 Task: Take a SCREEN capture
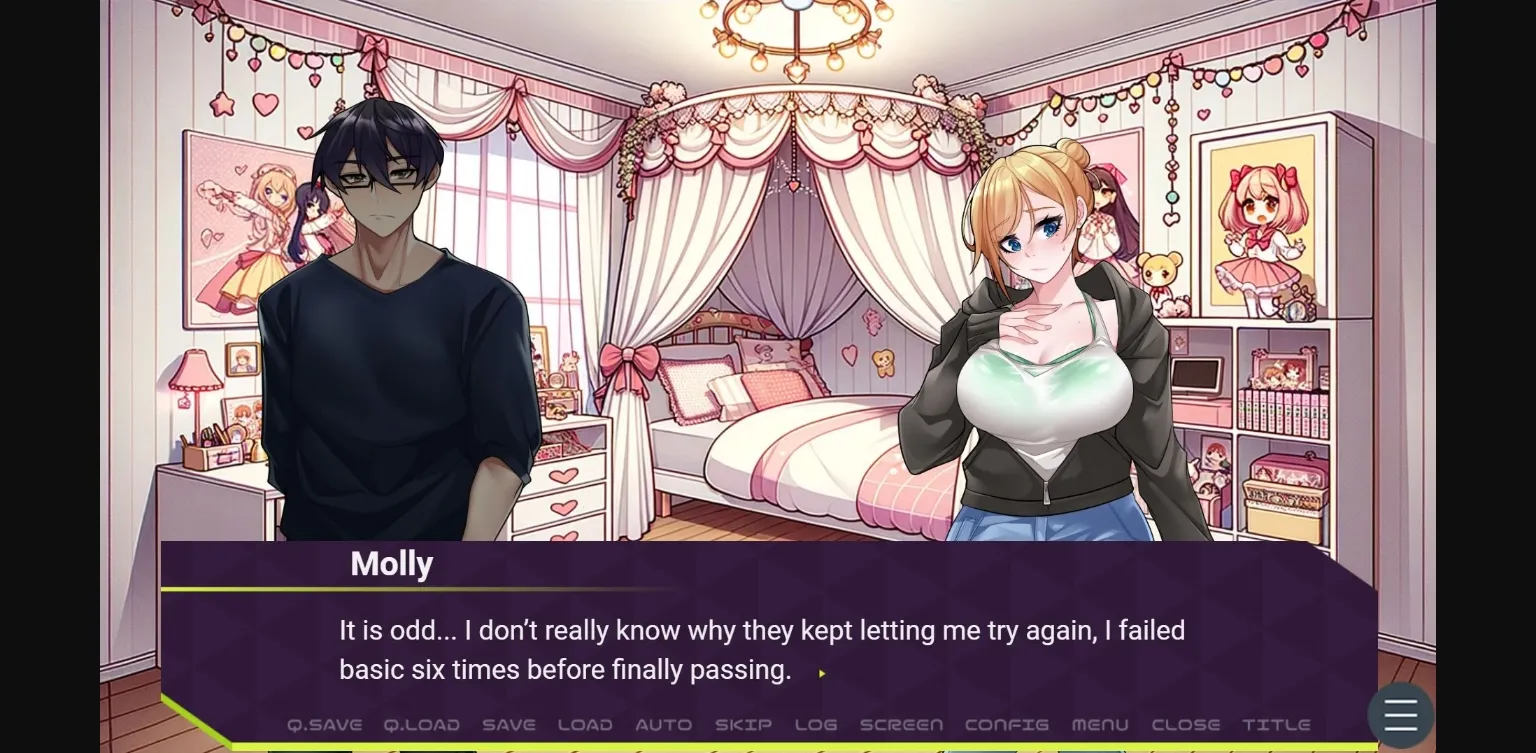tap(900, 724)
